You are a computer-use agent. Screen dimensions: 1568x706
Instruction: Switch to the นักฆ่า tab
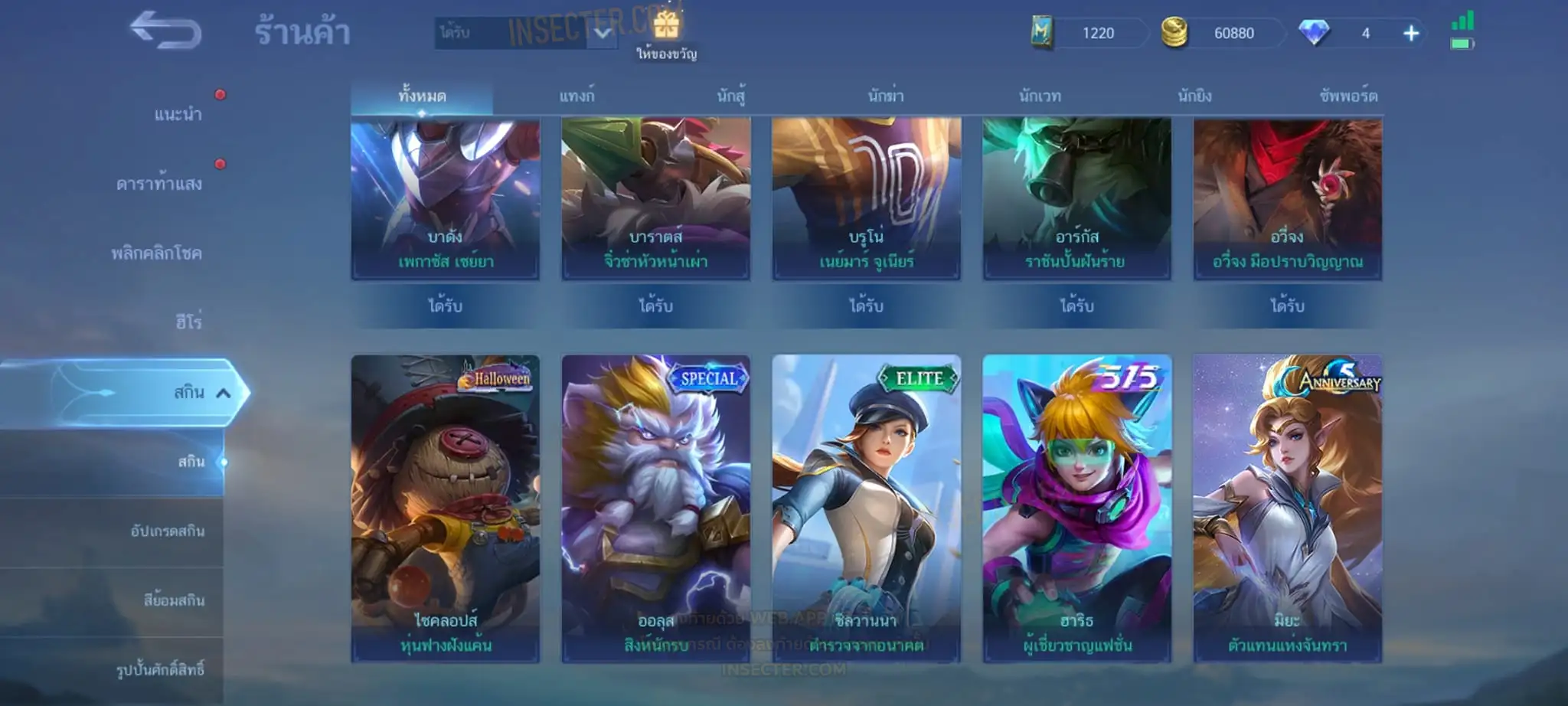point(886,96)
